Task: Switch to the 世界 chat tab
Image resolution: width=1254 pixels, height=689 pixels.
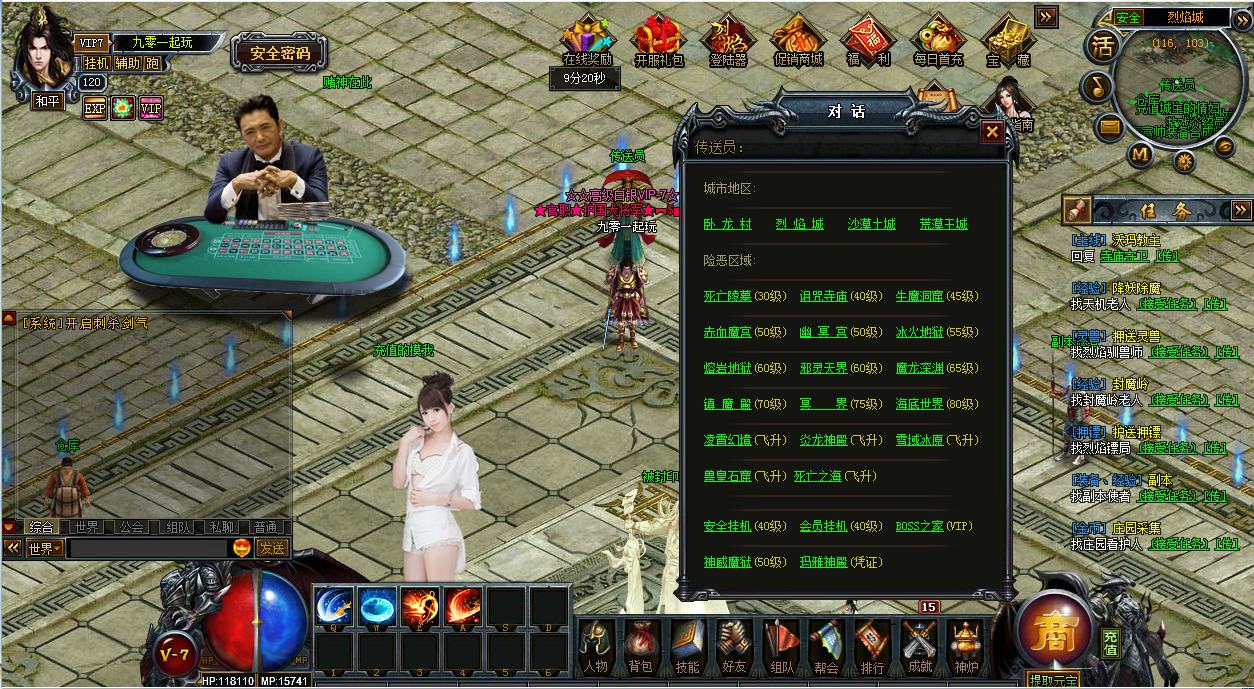Action: click(x=87, y=527)
